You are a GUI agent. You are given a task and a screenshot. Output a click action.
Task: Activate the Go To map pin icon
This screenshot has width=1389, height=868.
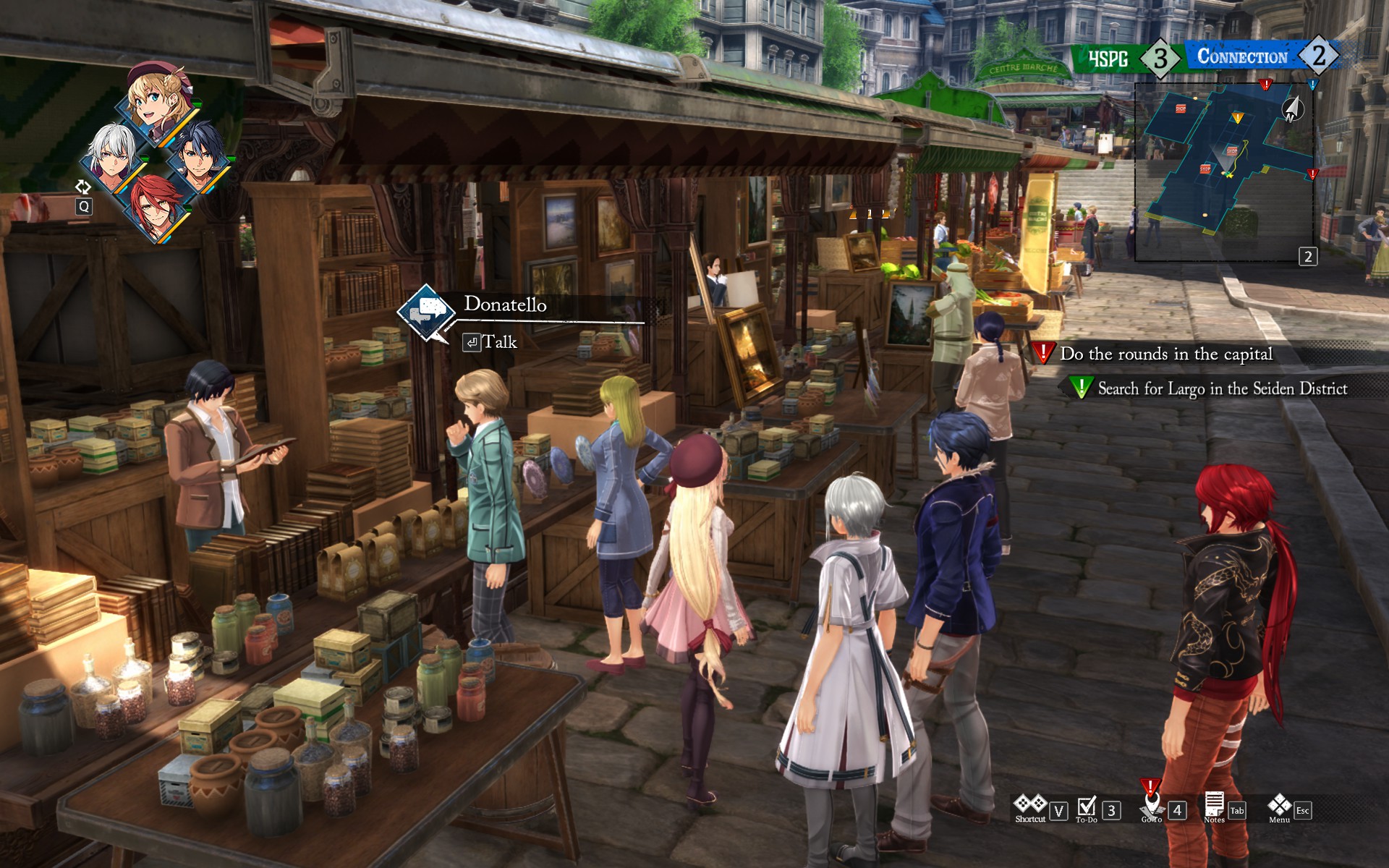coord(1151,804)
